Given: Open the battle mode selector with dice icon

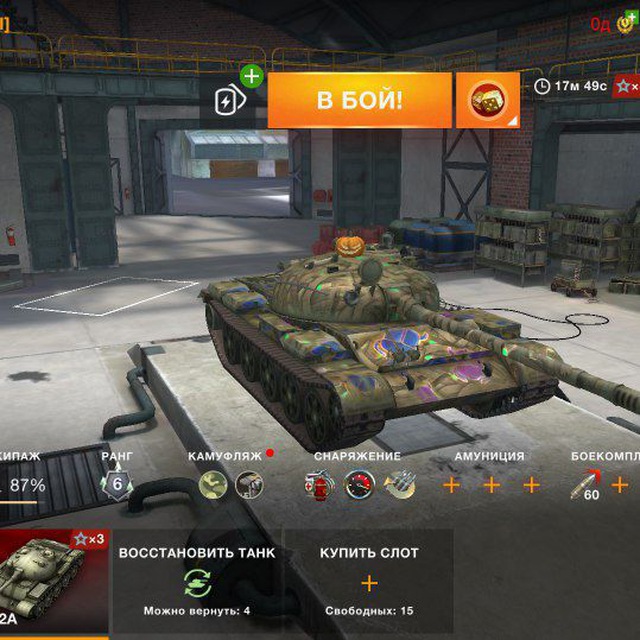Looking at the screenshot, I should (487, 100).
